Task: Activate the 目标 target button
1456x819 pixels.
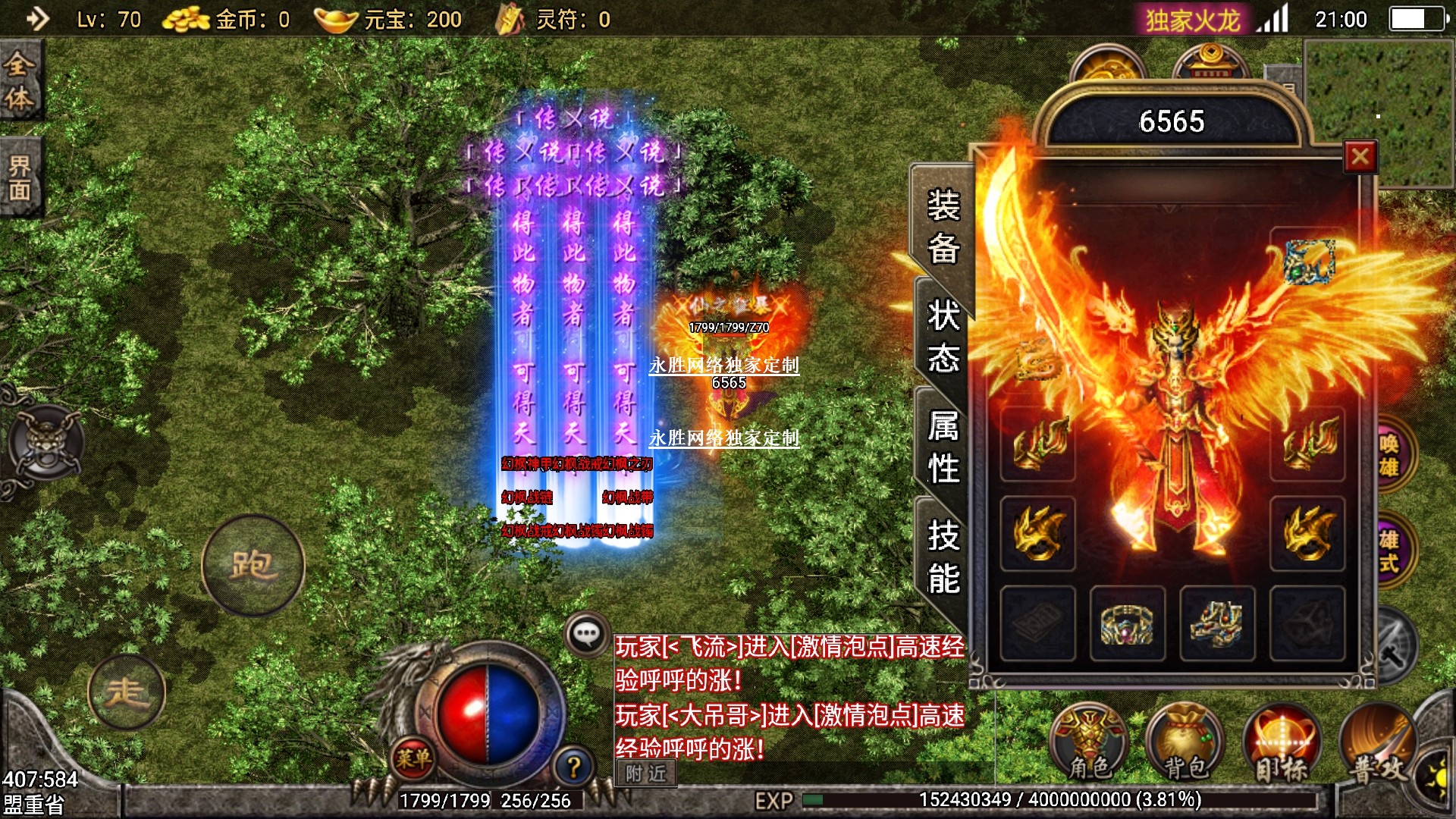Action: coord(1282,745)
